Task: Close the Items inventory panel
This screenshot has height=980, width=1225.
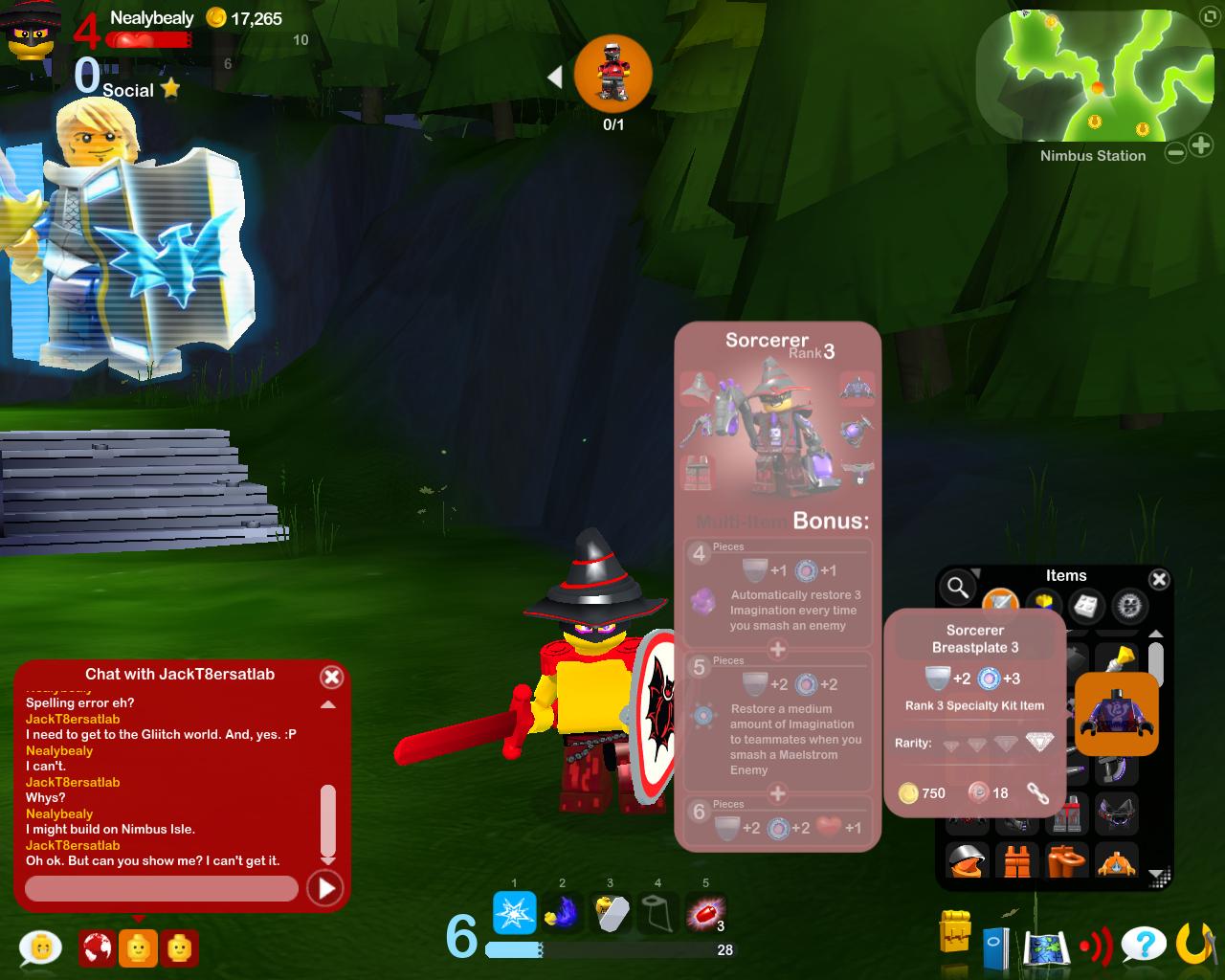Action: coord(1159,579)
